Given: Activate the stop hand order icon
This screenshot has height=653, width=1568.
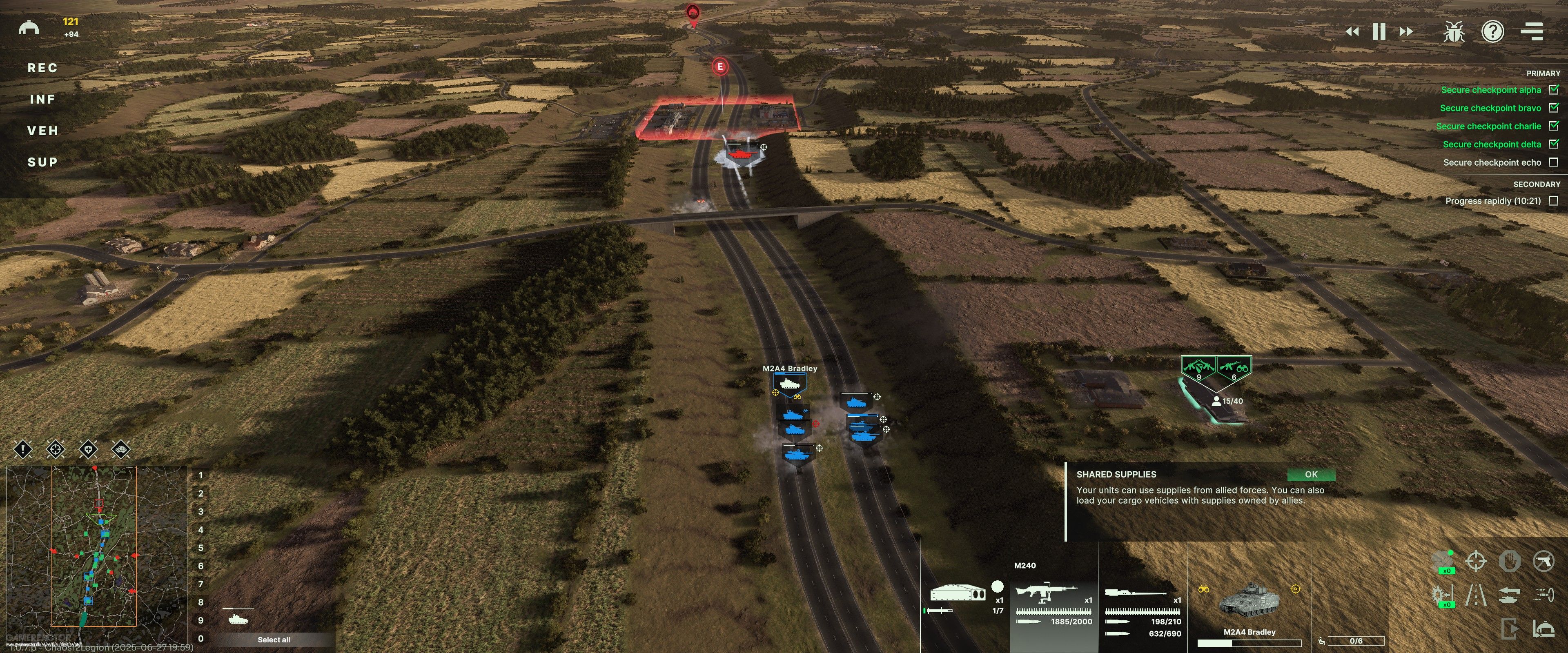Looking at the screenshot, I should click(x=1510, y=560).
